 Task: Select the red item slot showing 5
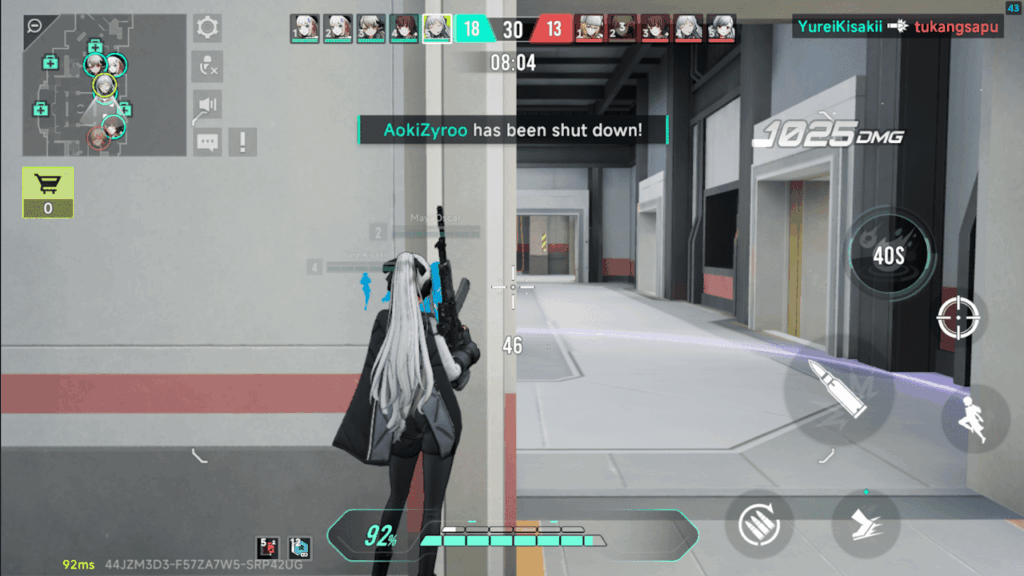click(x=268, y=547)
